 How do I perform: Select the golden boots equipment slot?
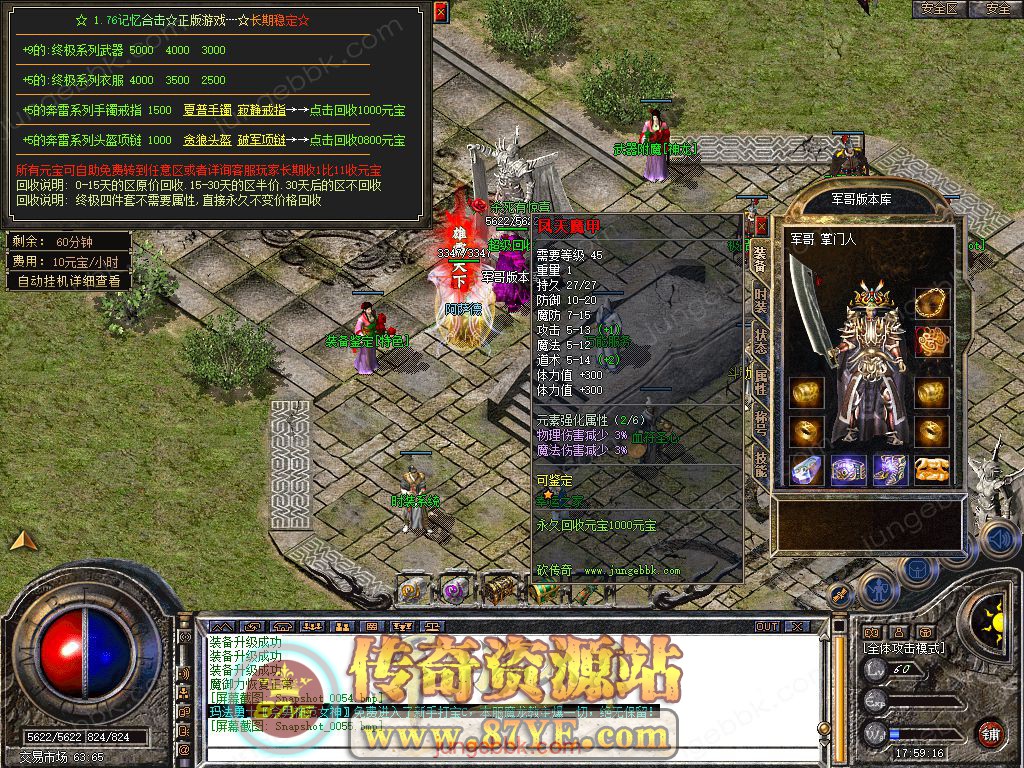point(932,469)
